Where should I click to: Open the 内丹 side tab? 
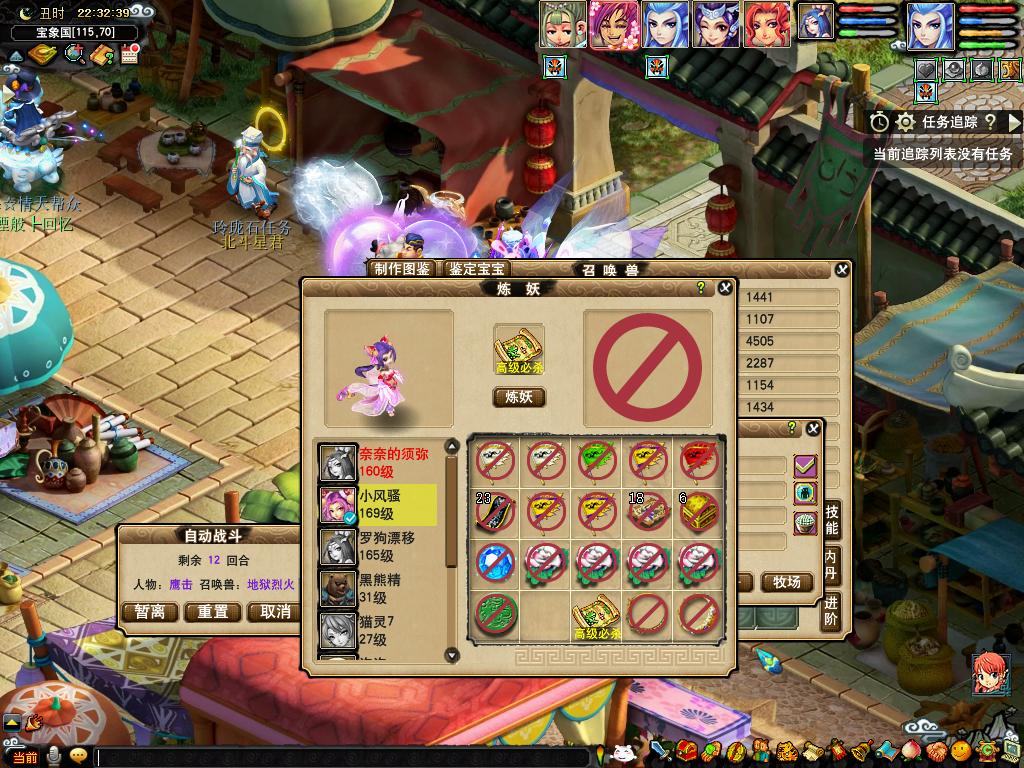832,565
